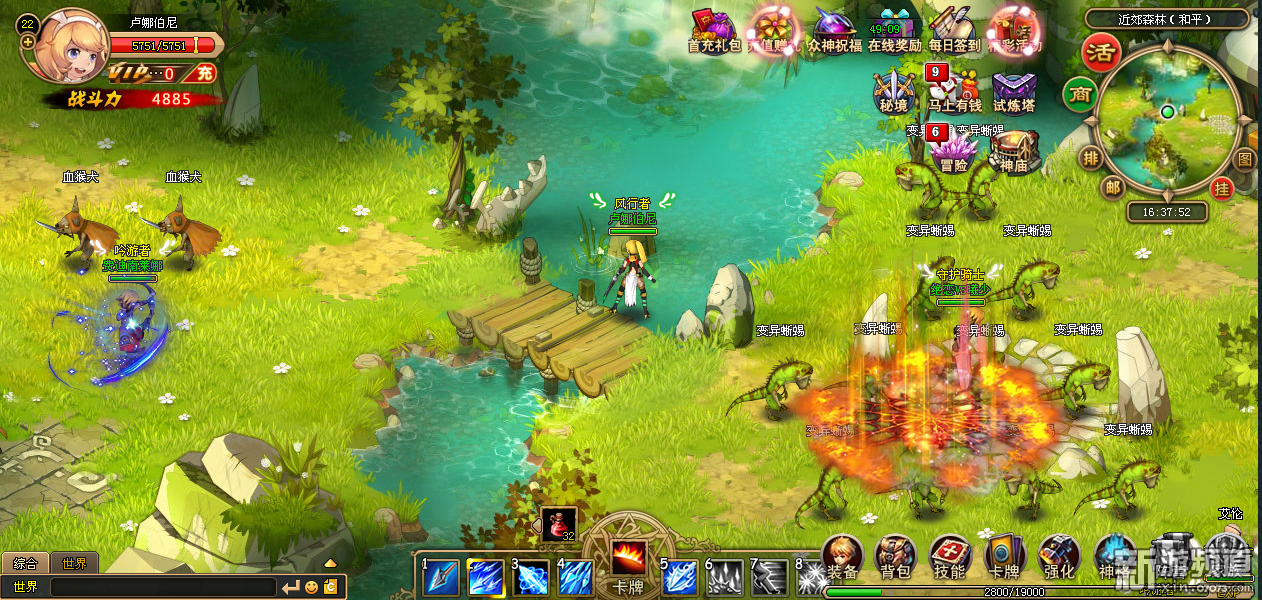Click the 充 recharge button beside VIP

[204, 73]
